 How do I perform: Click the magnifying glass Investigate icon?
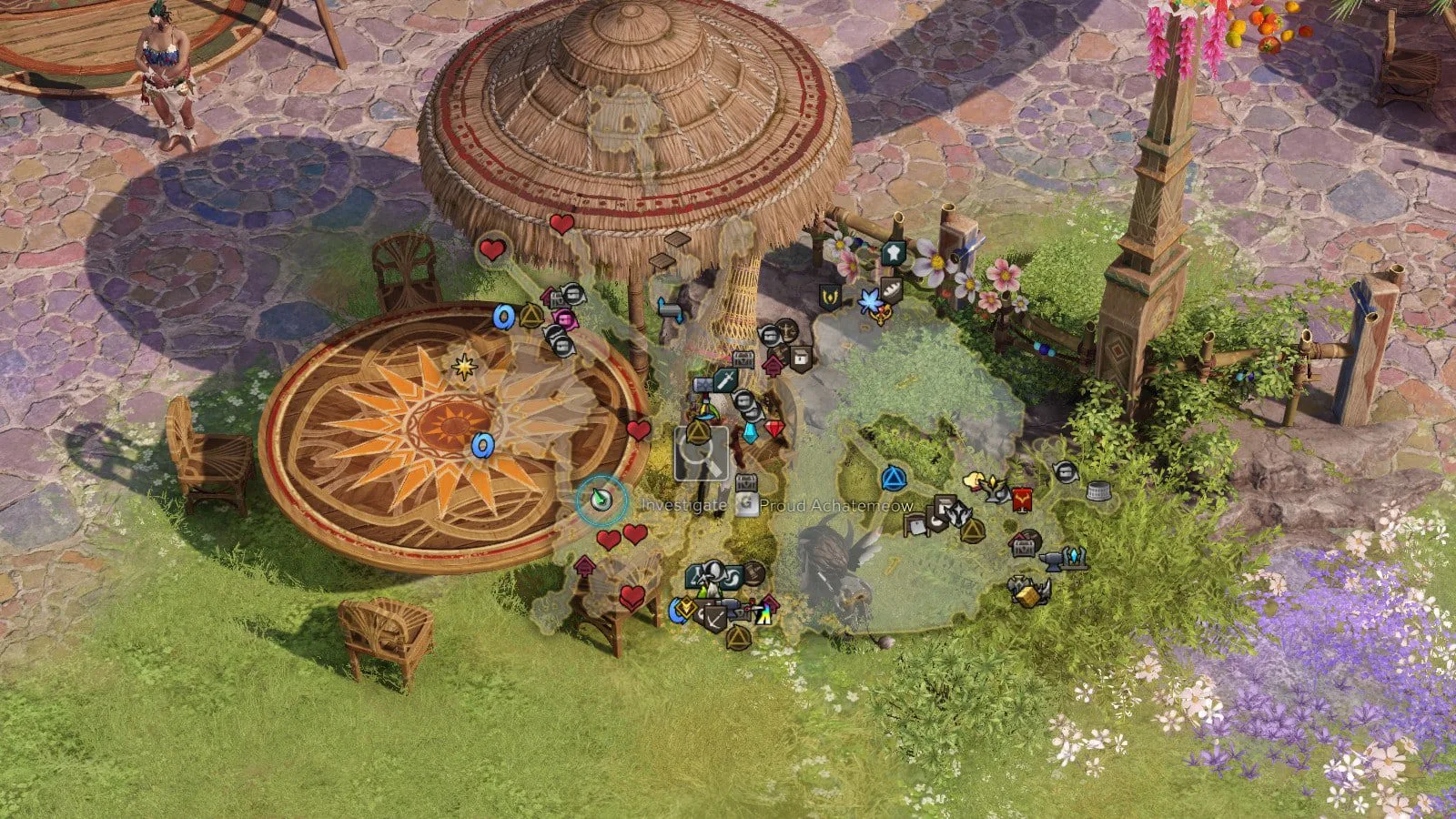pyautogui.click(x=701, y=455)
